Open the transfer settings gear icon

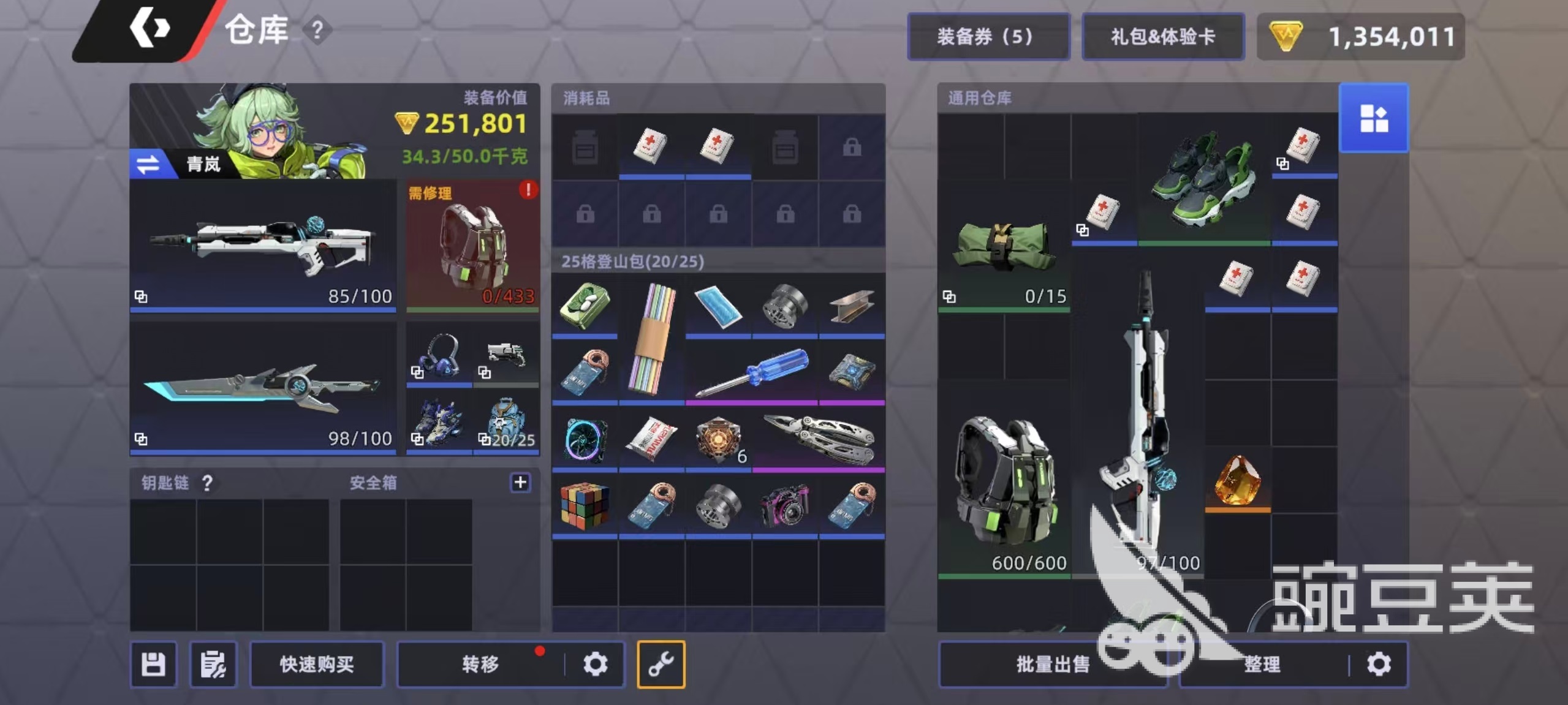tap(595, 663)
